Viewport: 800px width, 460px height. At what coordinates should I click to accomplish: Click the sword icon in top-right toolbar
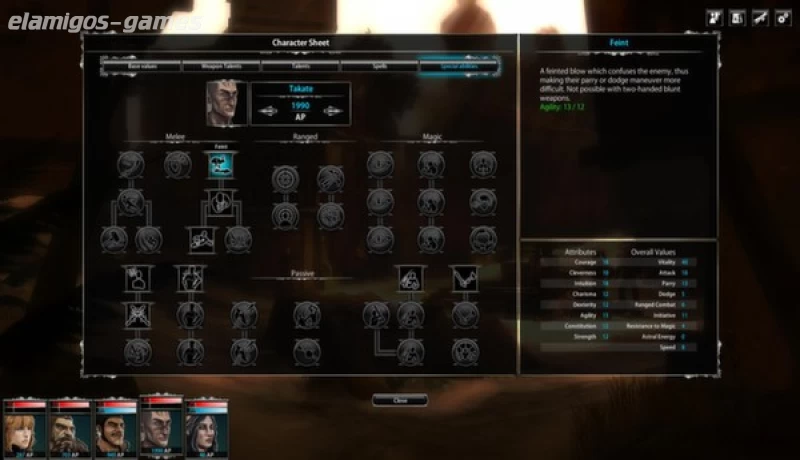pyautogui.click(x=760, y=17)
